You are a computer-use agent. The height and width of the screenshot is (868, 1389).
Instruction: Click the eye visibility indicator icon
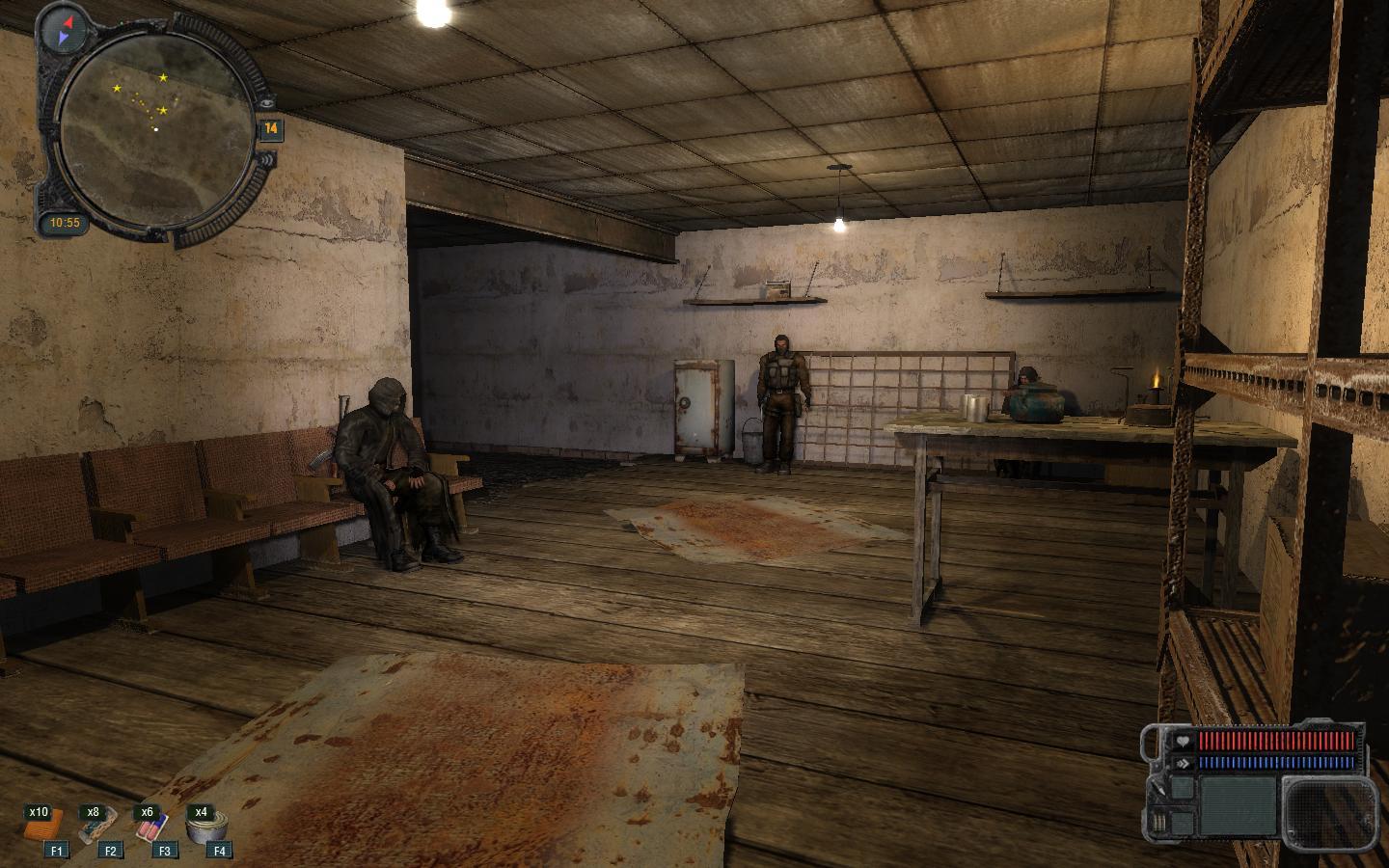[266, 102]
